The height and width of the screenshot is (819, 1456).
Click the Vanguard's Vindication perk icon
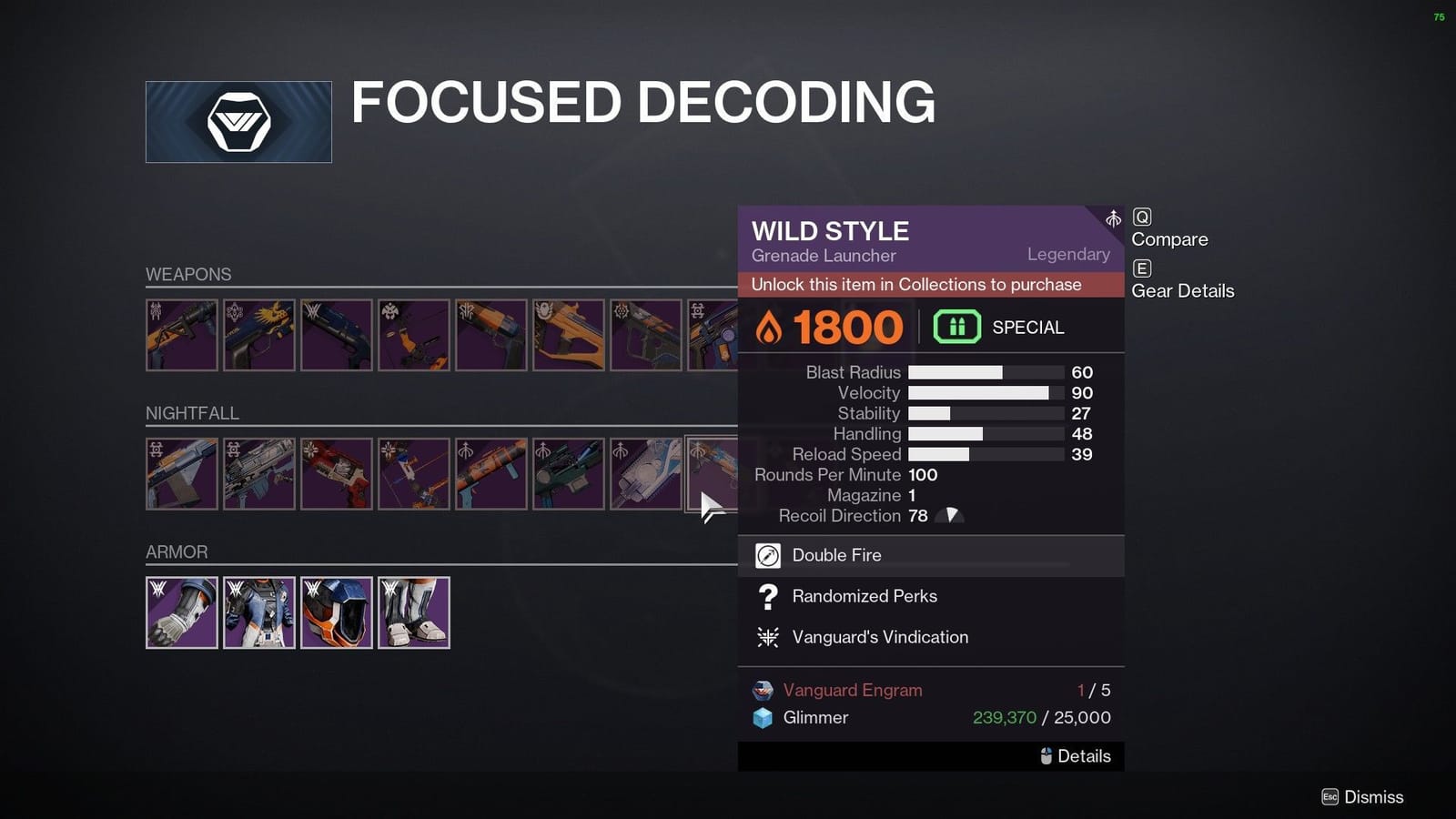click(x=767, y=637)
